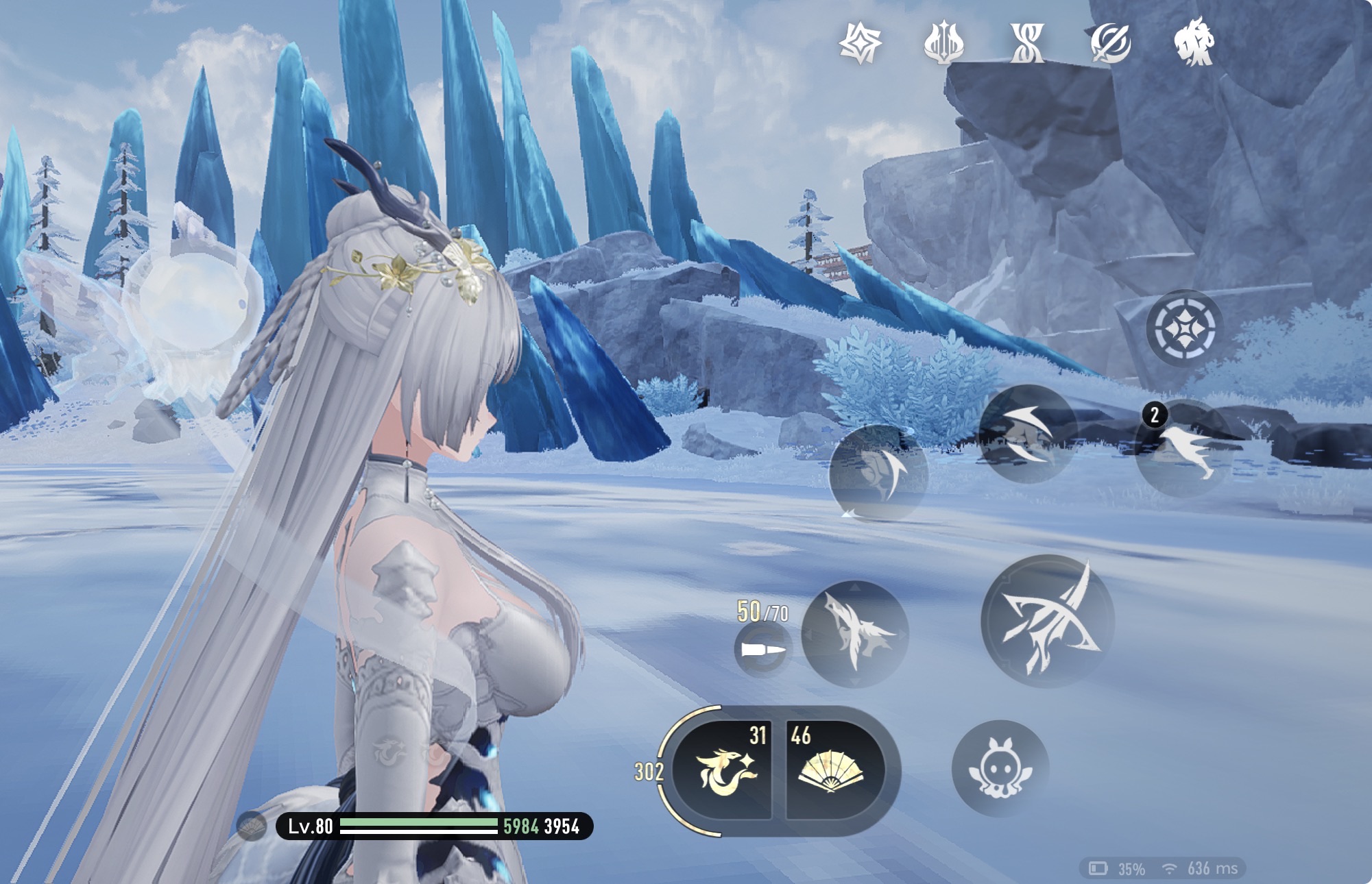This screenshot has height=884, width=1372.
Task: Use the double-slash skill button
Action: 1027,434
